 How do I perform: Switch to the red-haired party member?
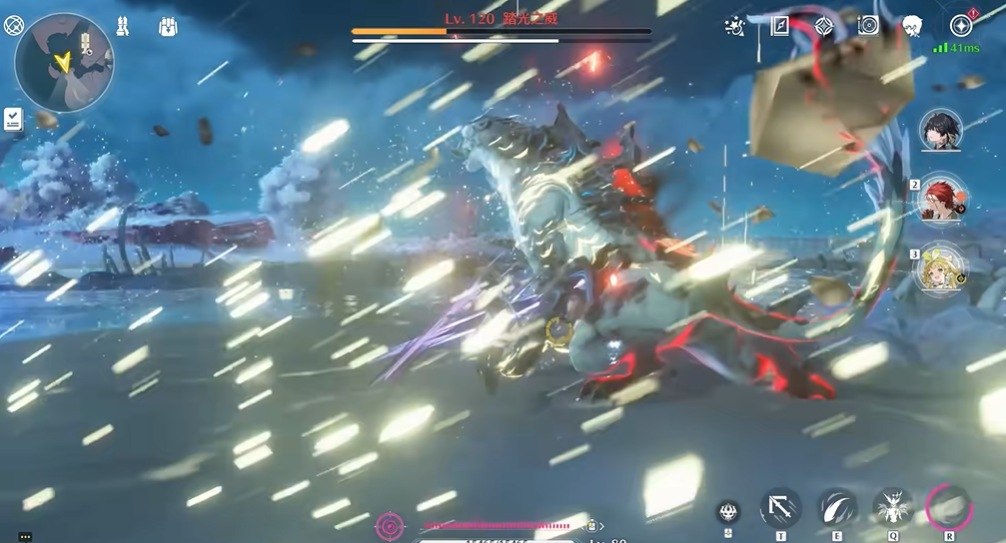[941, 199]
